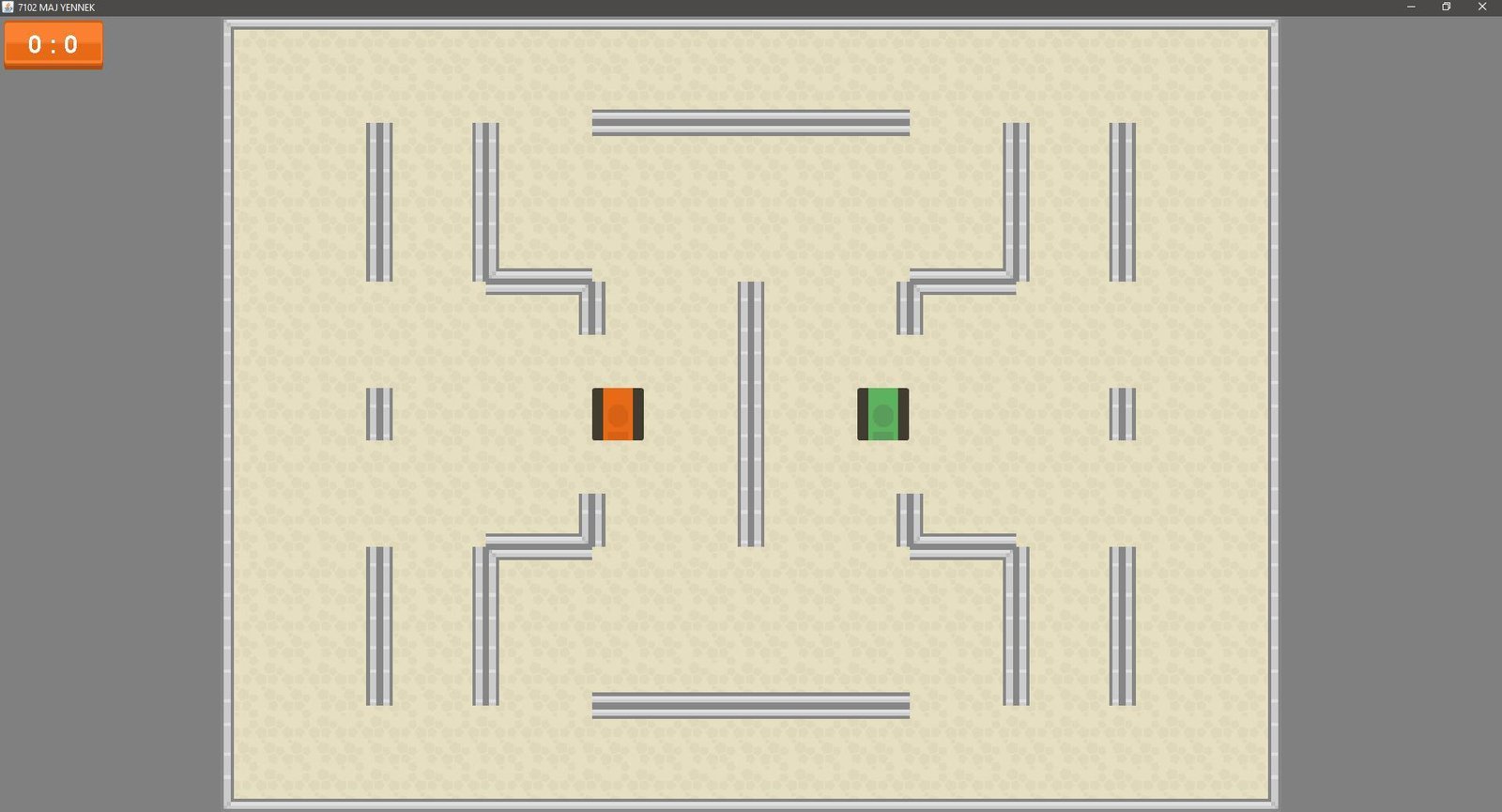Screen dimensions: 1502x812
Task: Click the left zero on the scoreboard
Action: click(x=35, y=44)
